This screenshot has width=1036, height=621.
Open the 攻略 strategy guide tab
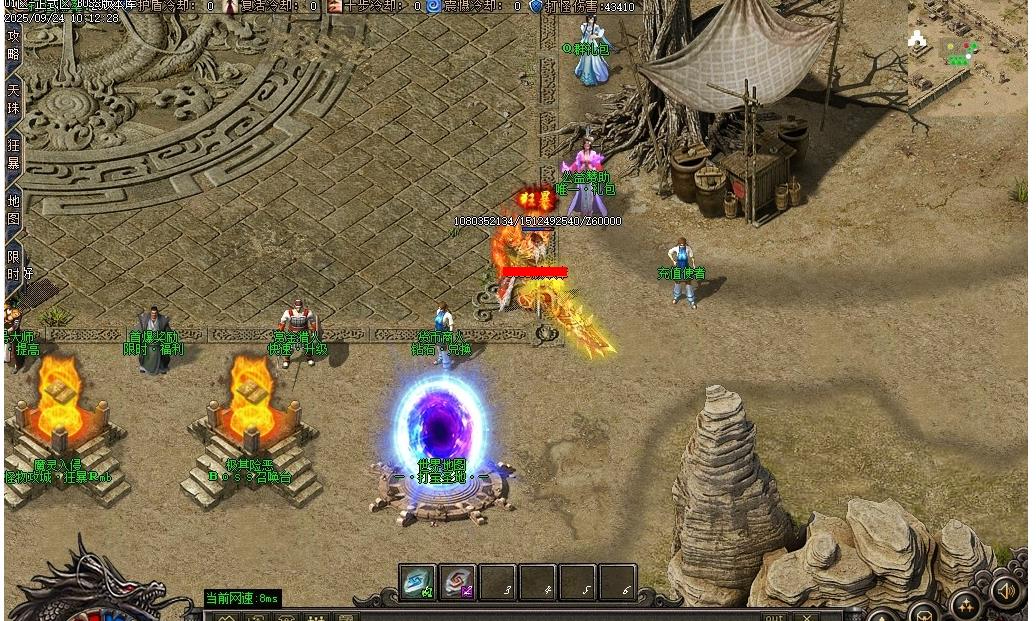[14, 44]
